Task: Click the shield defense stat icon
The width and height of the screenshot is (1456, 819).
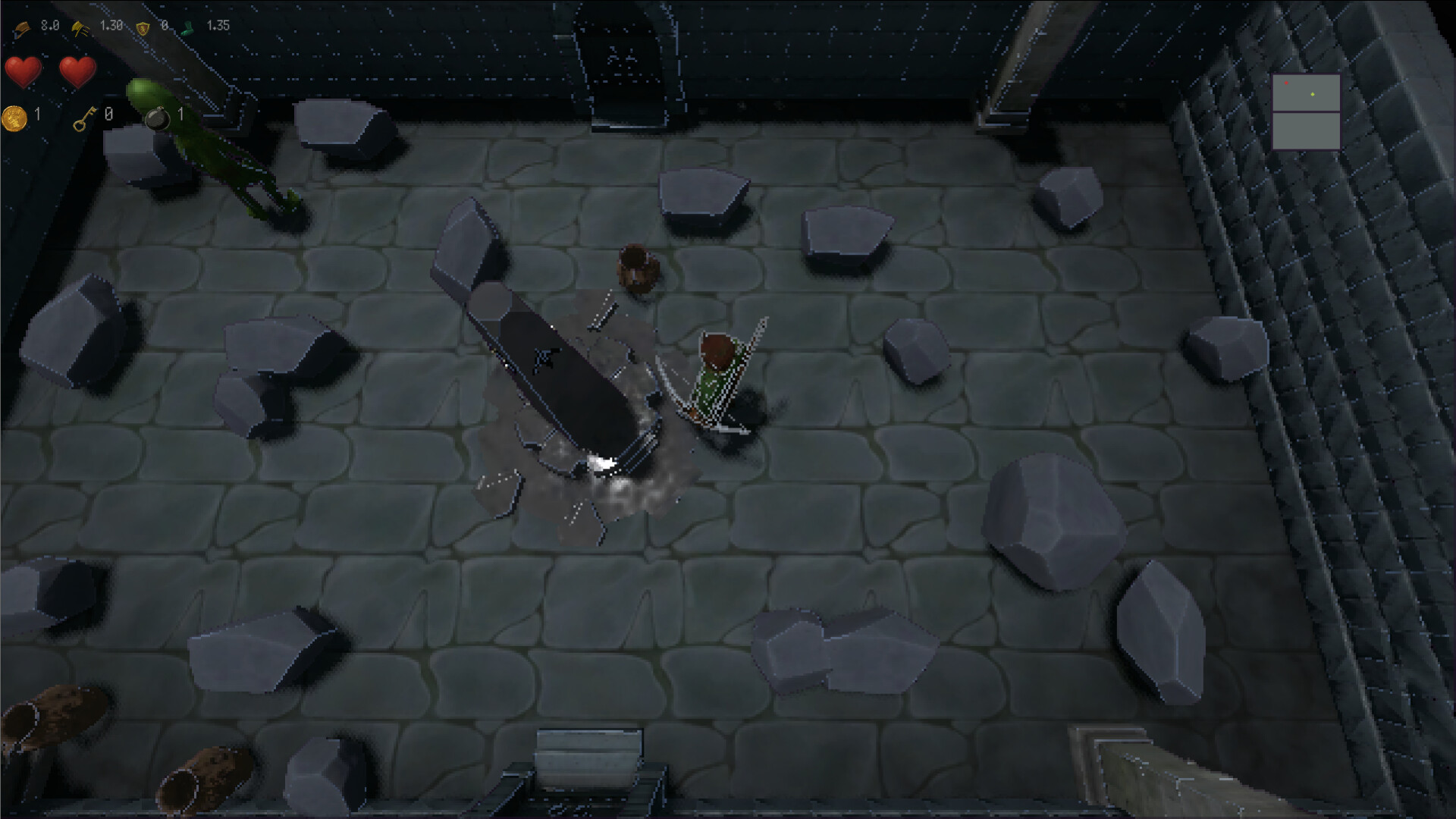Action: pyautogui.click(x=143, y=29)
